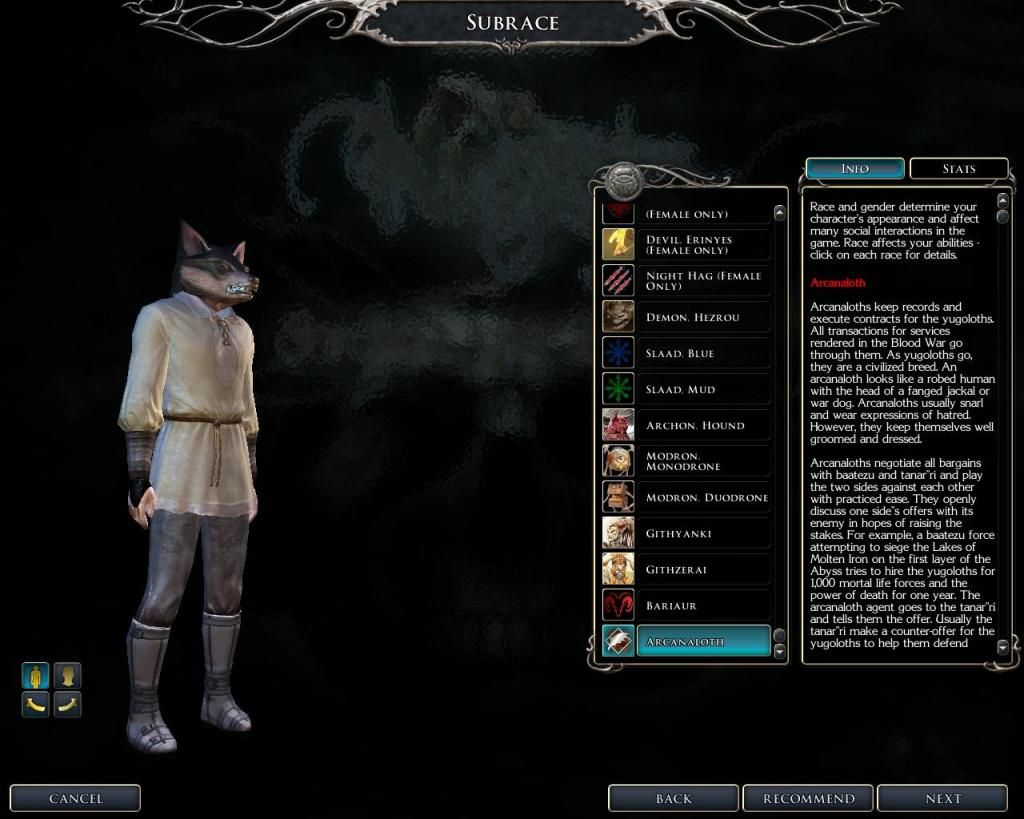
Task: Click the Recommend button
Action: click(809, 798)
